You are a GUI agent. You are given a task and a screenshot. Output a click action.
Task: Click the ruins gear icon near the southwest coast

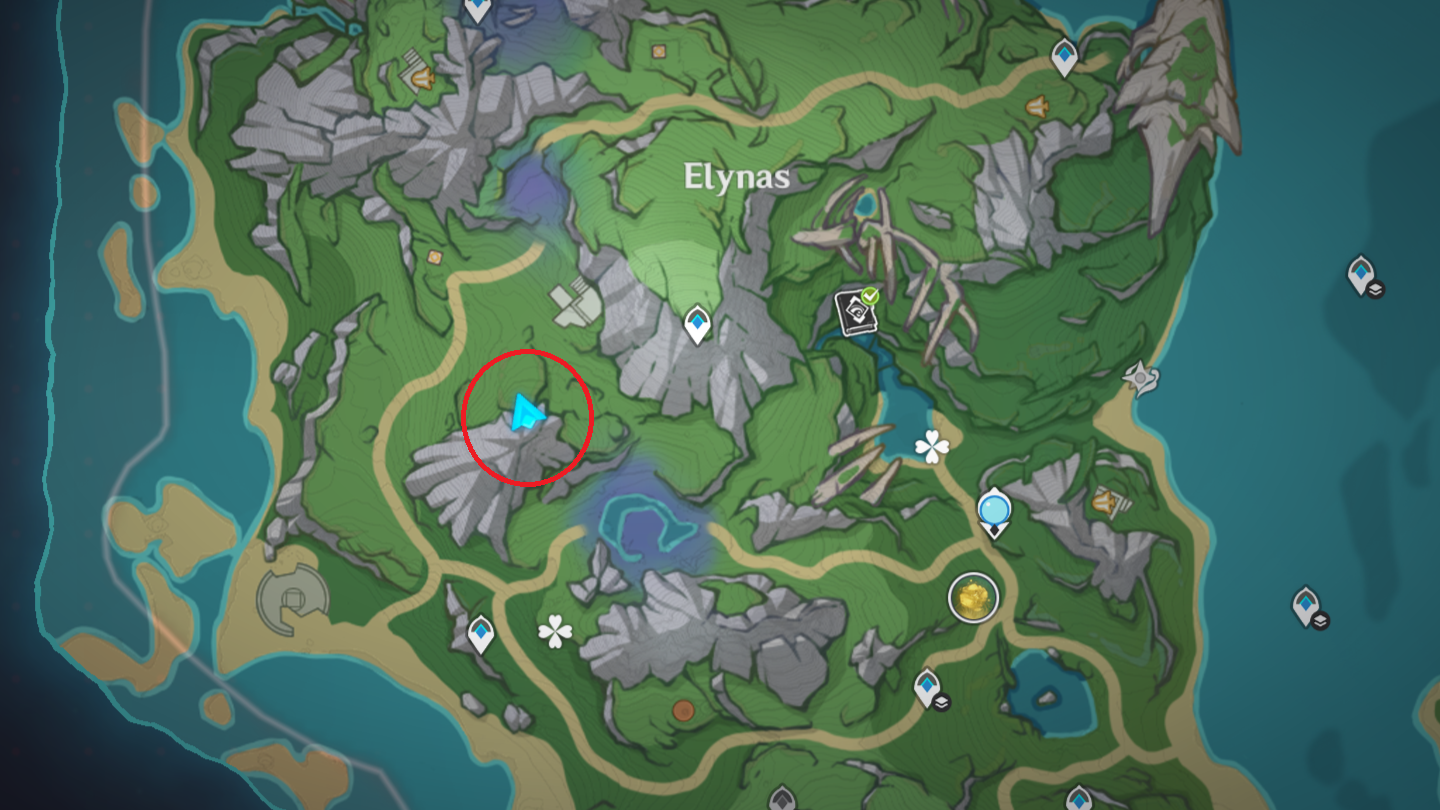(291, 599)
